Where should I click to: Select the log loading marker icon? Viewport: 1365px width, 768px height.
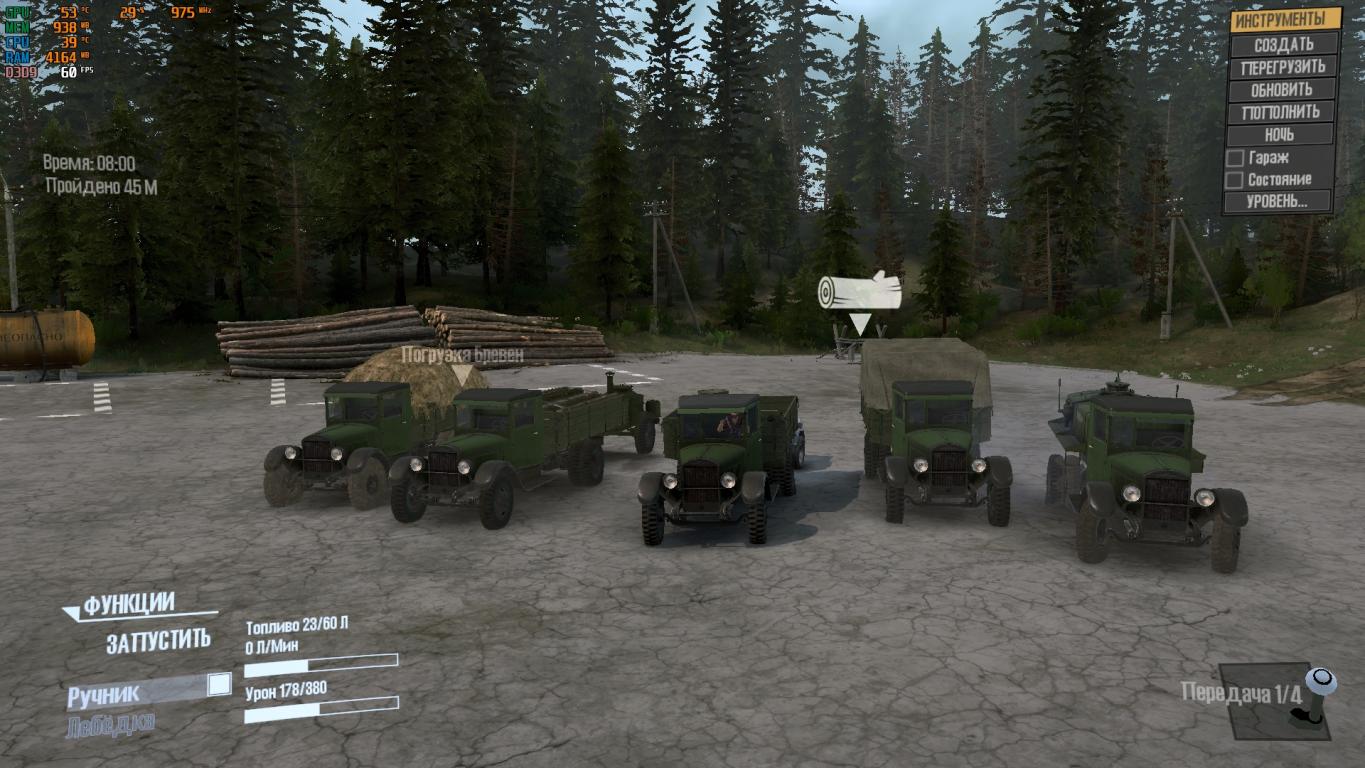(859, 292)
